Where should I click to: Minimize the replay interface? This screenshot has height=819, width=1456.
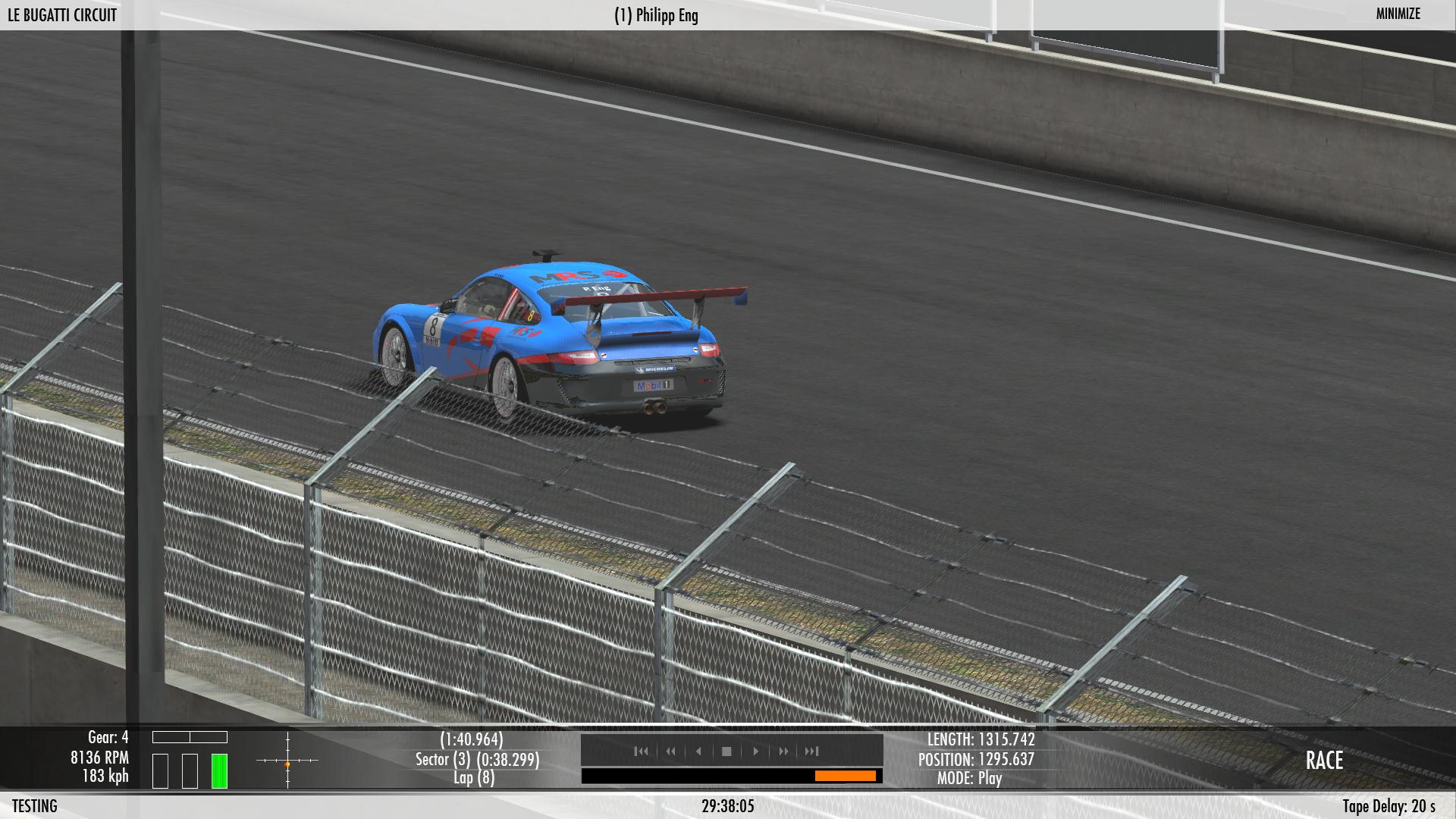click(1398, 14)
